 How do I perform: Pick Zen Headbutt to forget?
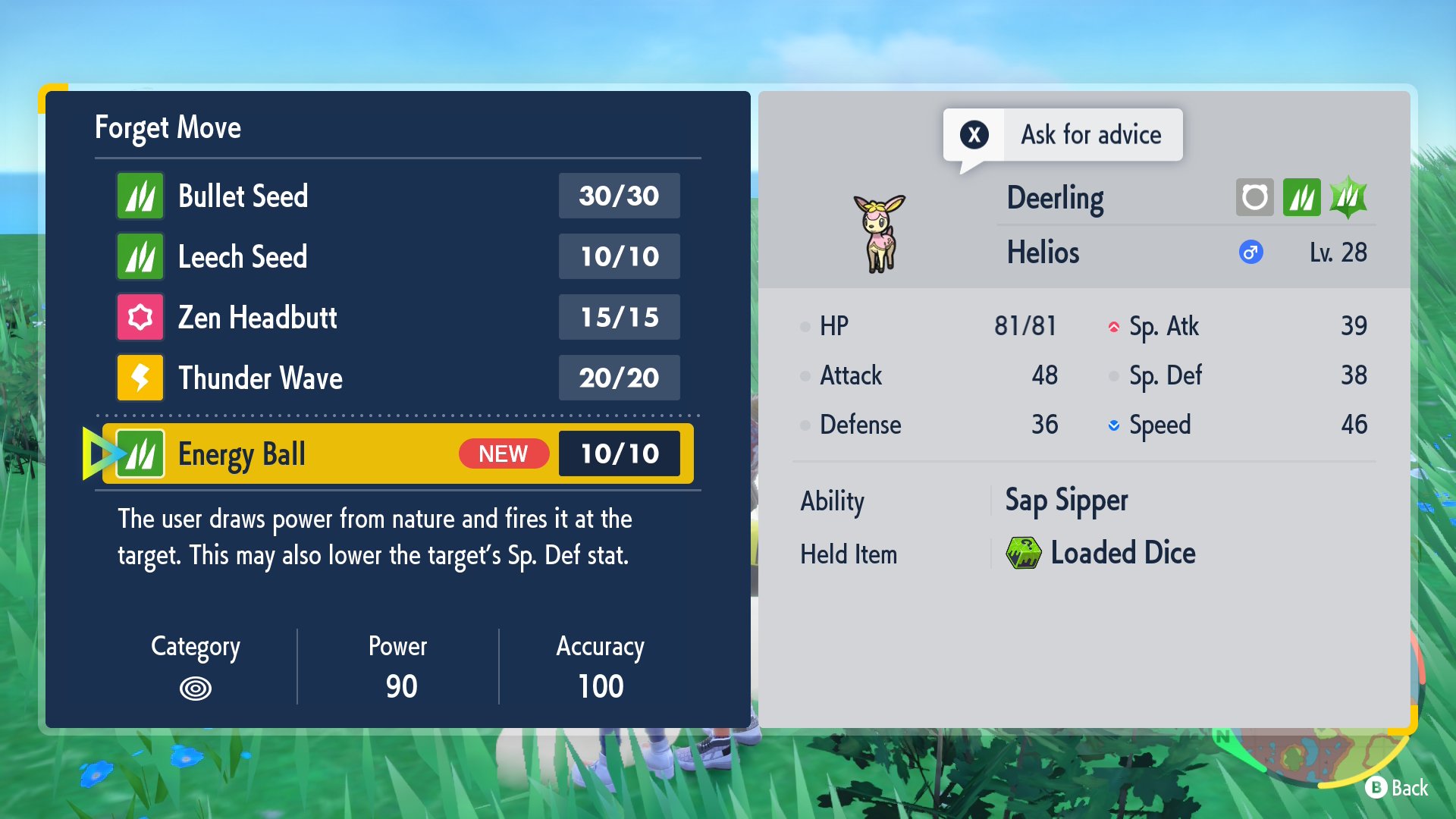tap(397, 317)
